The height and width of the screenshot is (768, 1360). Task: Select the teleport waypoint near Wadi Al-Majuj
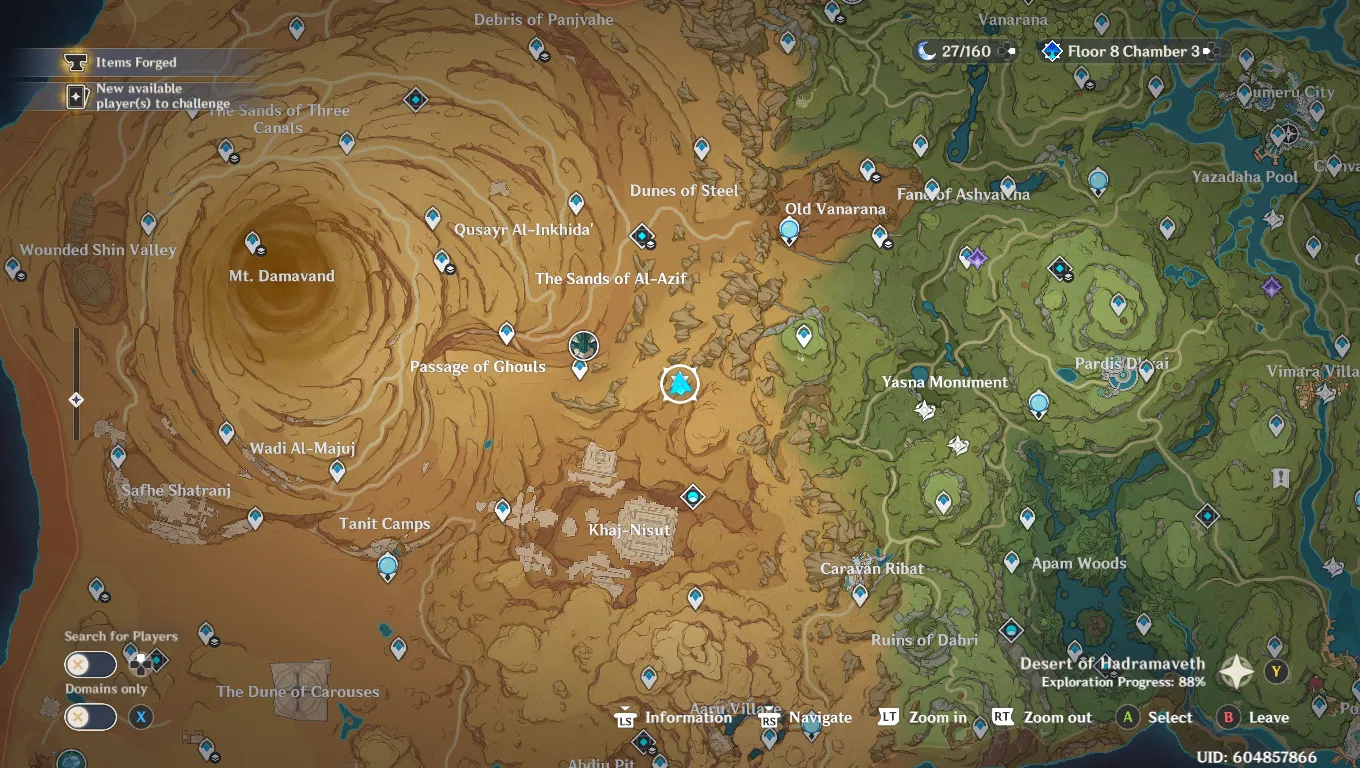[x=226, y=433]
